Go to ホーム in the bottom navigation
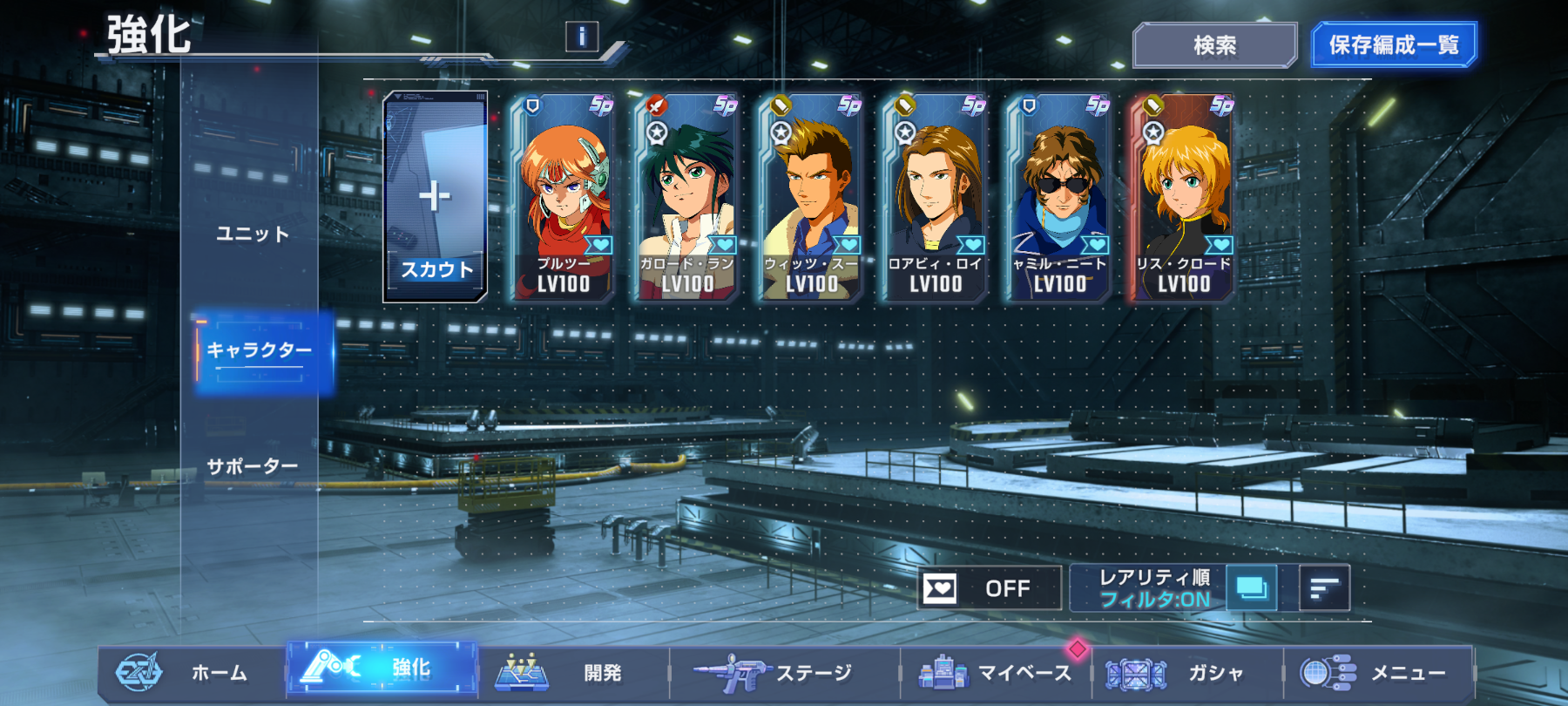 click(x=192, y=672)
